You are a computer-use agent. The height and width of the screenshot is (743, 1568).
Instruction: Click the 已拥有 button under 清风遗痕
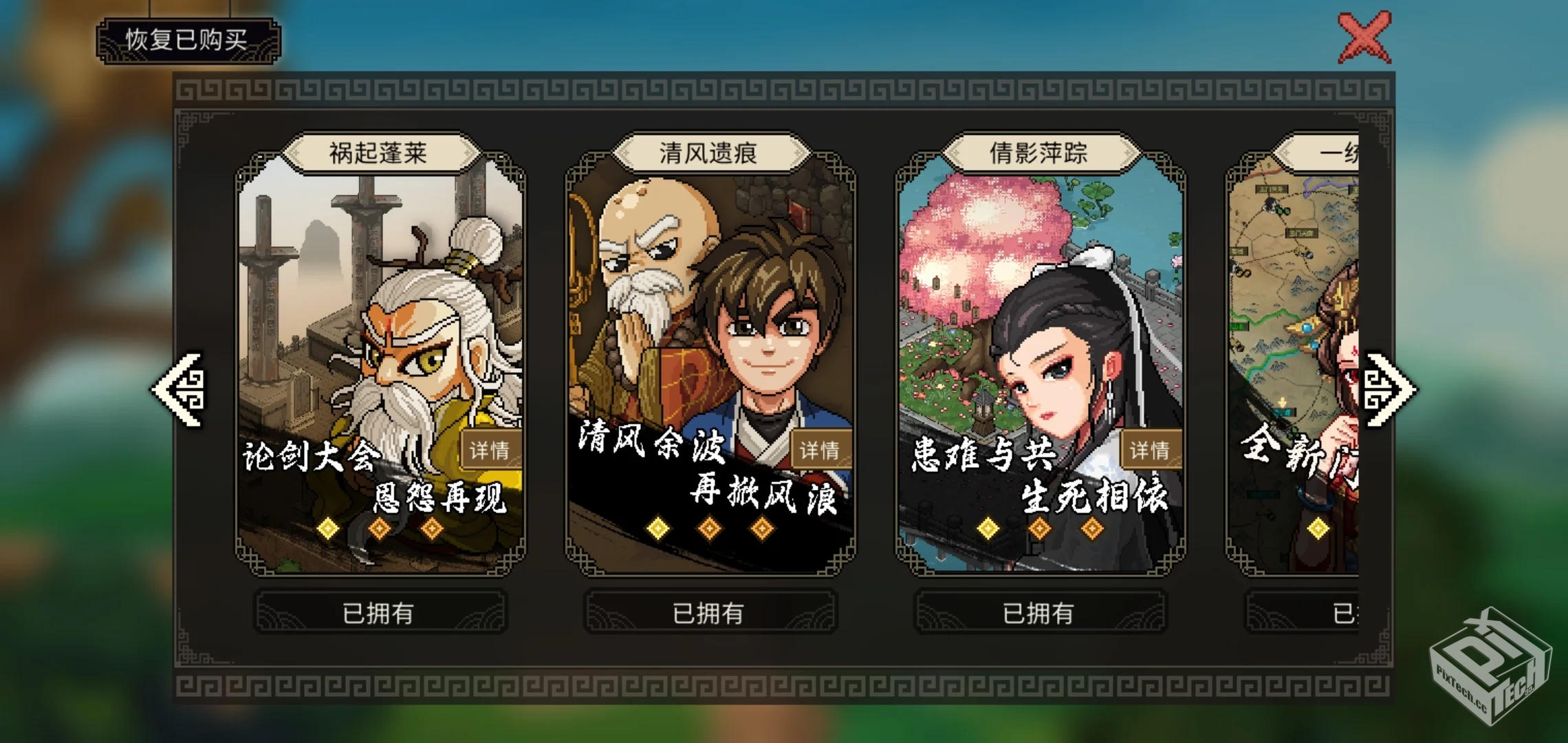pos(709,613)
